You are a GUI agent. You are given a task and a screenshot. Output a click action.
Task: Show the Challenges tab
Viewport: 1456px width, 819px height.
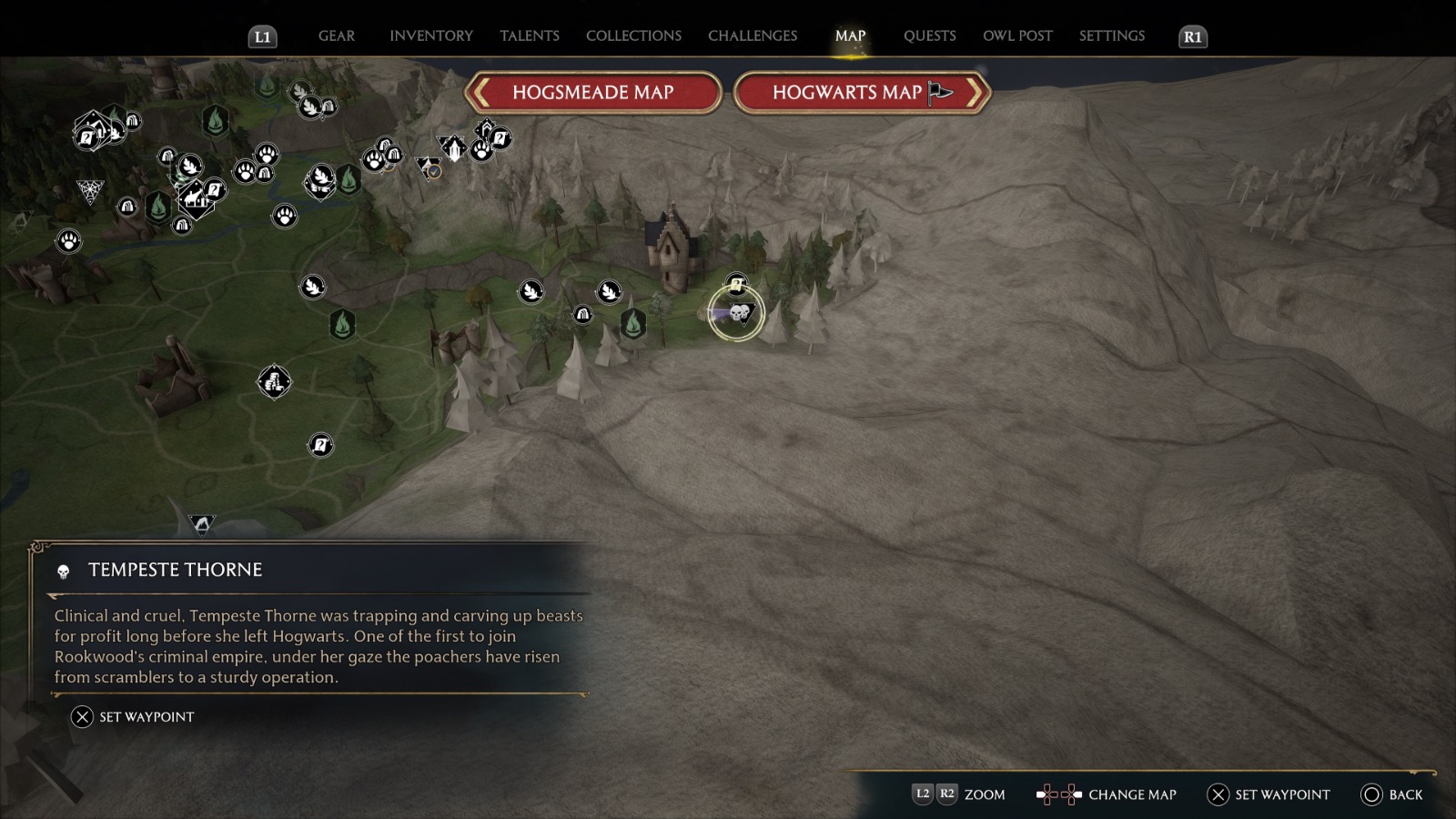pos(752,36)
